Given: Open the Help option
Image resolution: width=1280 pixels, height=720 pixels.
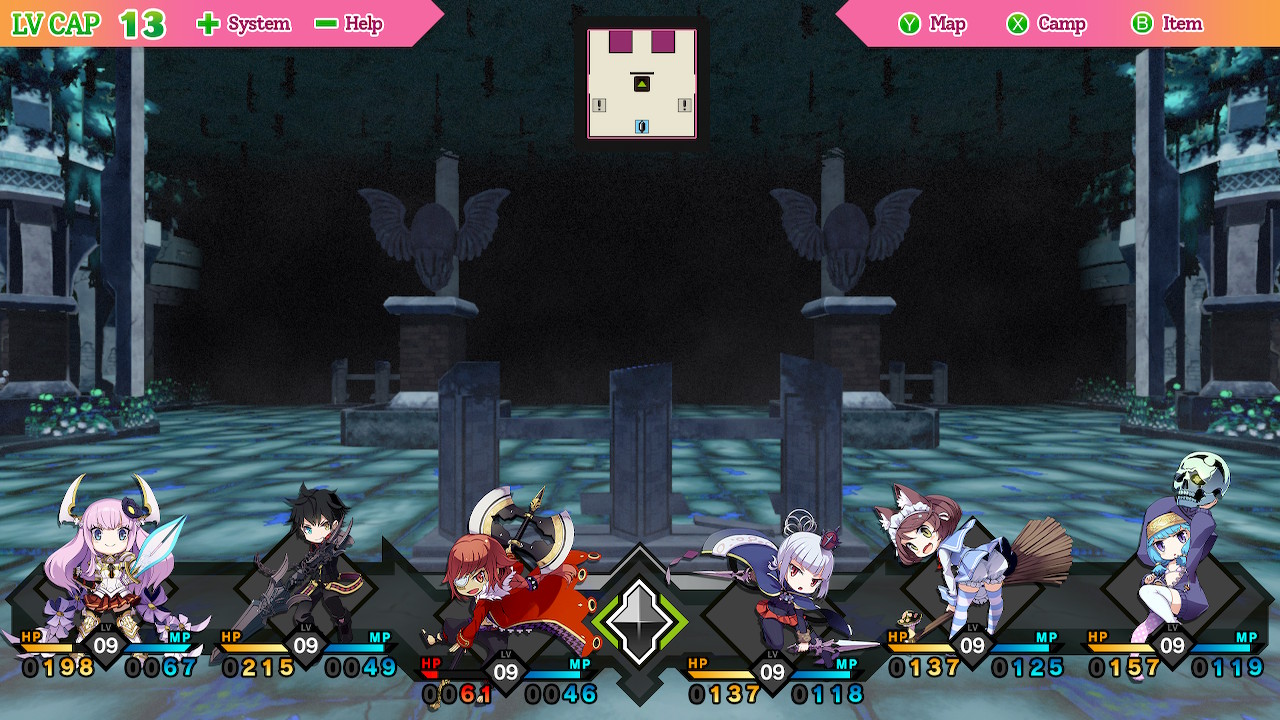Looking at the screenshot, I should point(349,24).
